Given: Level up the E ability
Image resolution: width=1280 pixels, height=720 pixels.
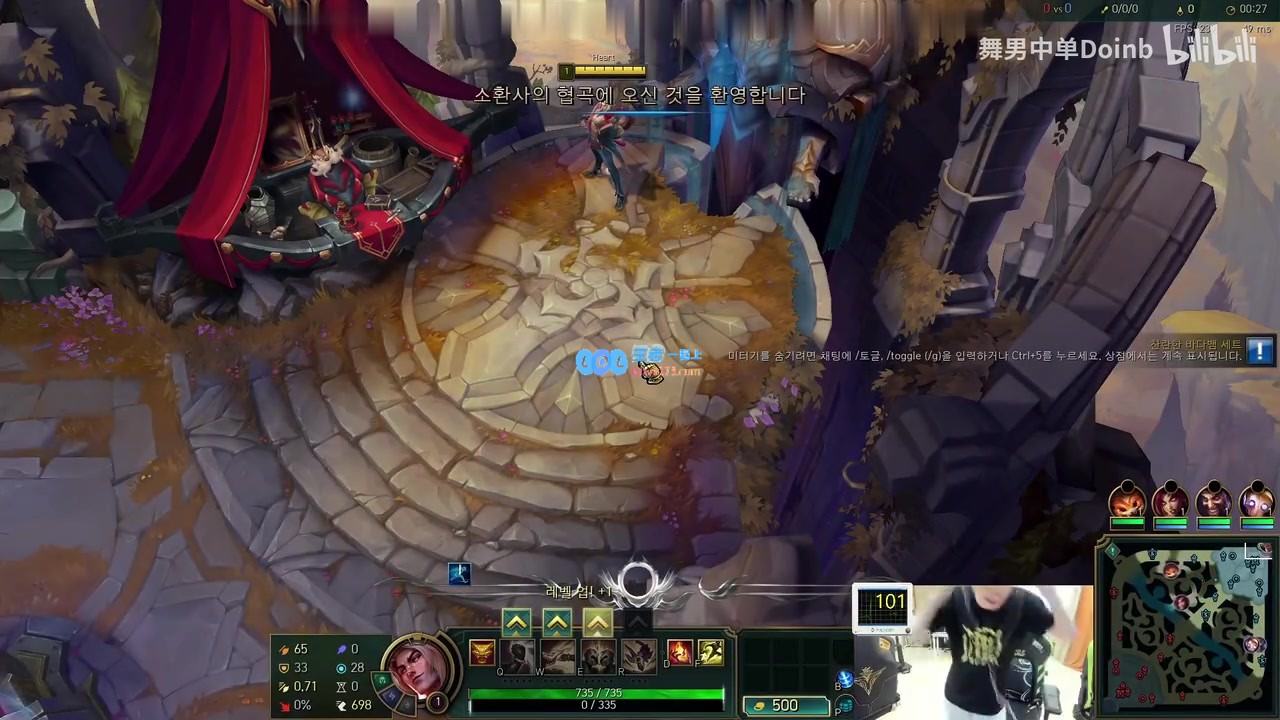Looking at the screenshot, I should (597, 624).
